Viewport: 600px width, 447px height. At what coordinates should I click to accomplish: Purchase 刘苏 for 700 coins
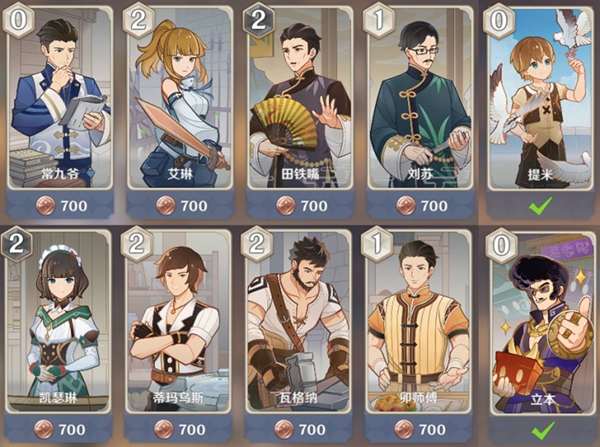(x=420, y=205)
